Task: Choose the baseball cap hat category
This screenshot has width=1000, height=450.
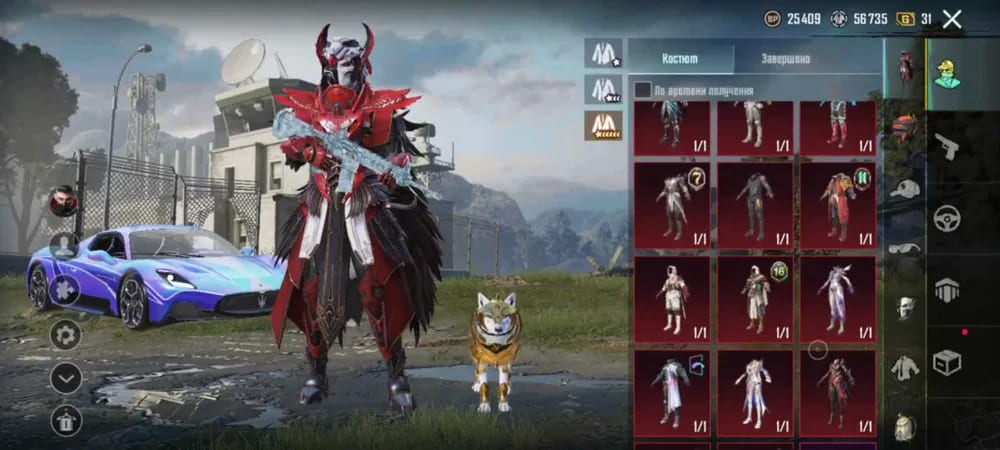Action: pyautogui.click(x=905, y=188)
